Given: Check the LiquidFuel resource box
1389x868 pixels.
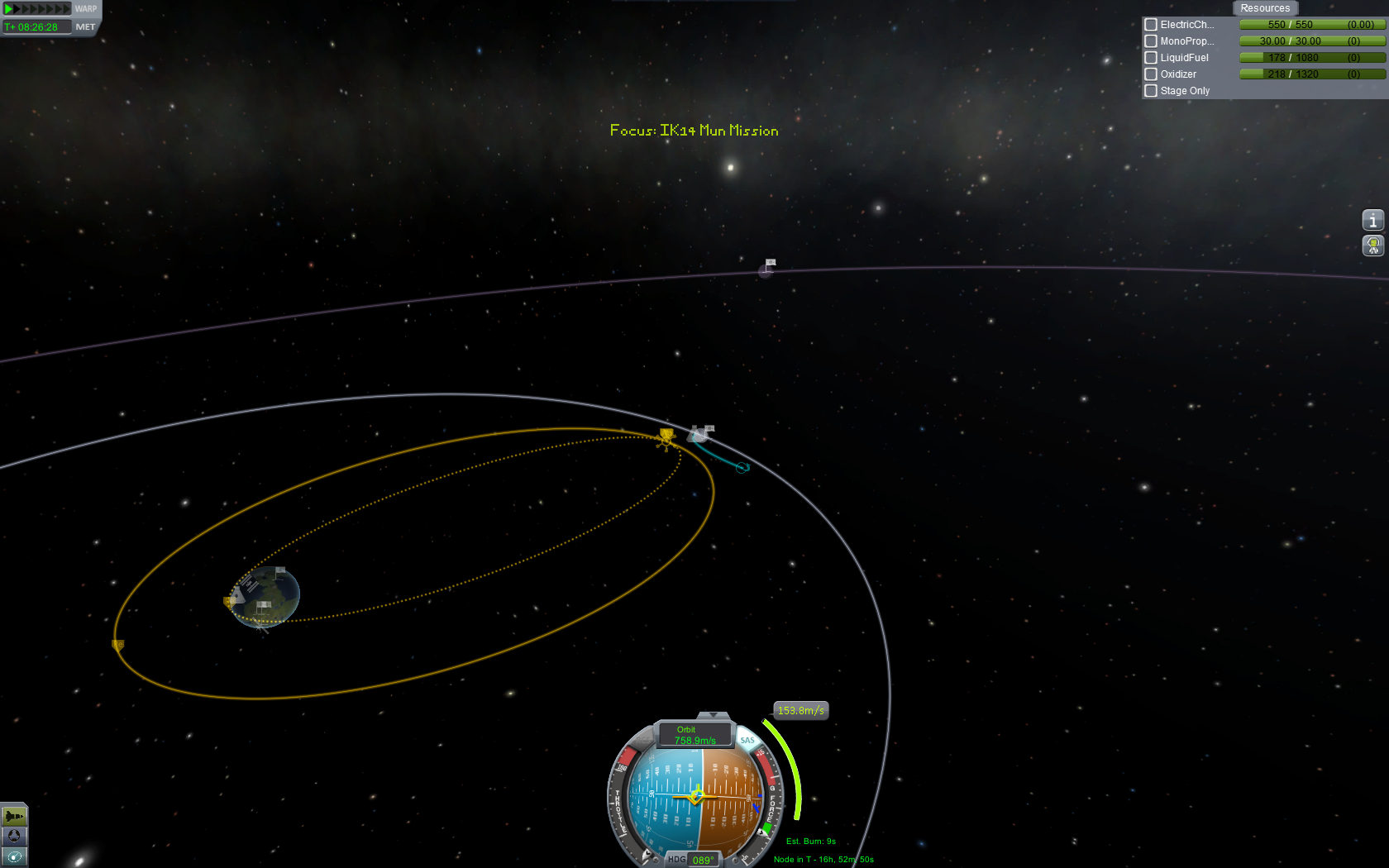Looking at the screenshot, I should tap(1150, 58).
